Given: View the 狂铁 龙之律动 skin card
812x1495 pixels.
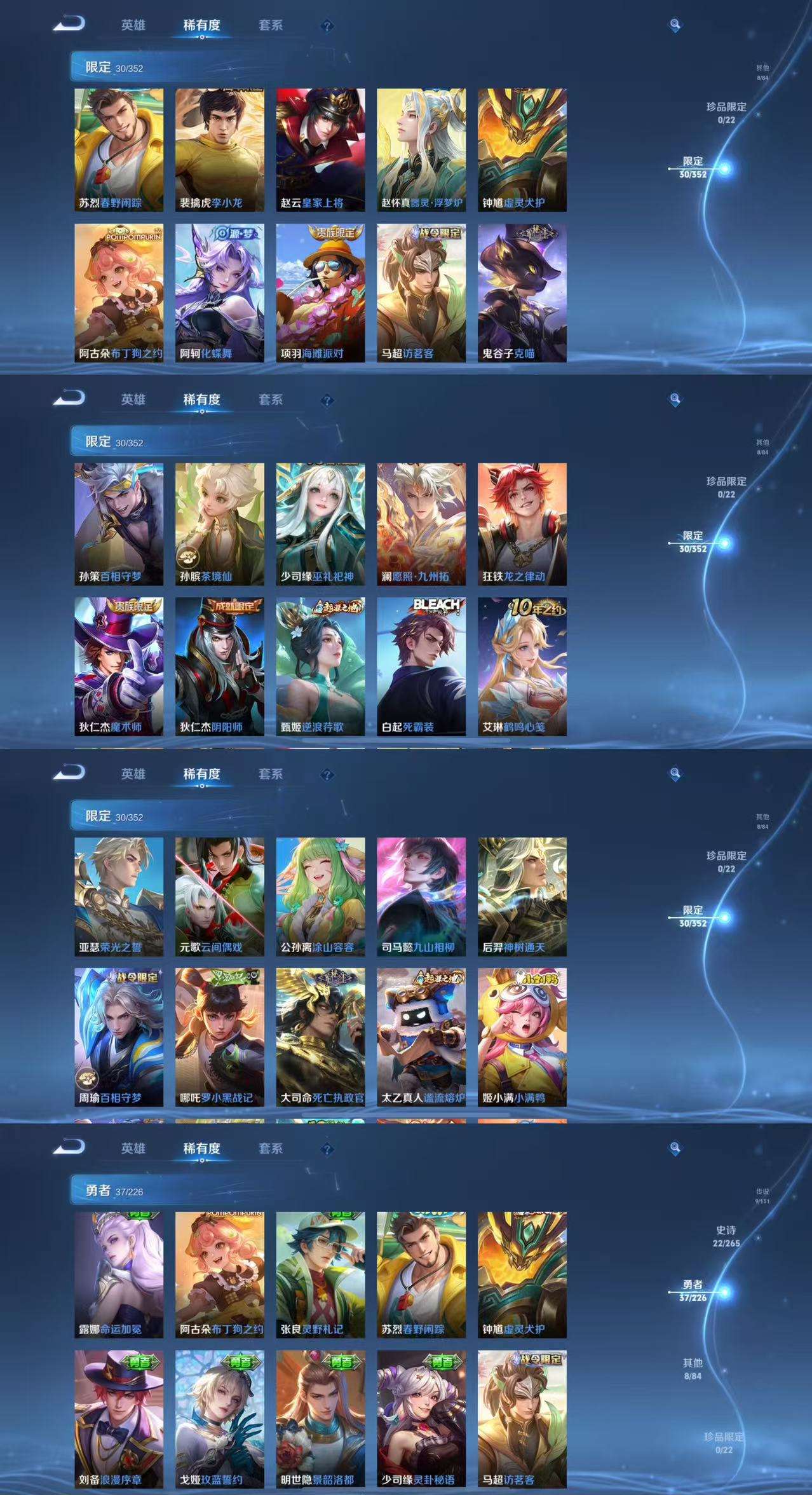Looking at the screenshot, I should point(522,524).
